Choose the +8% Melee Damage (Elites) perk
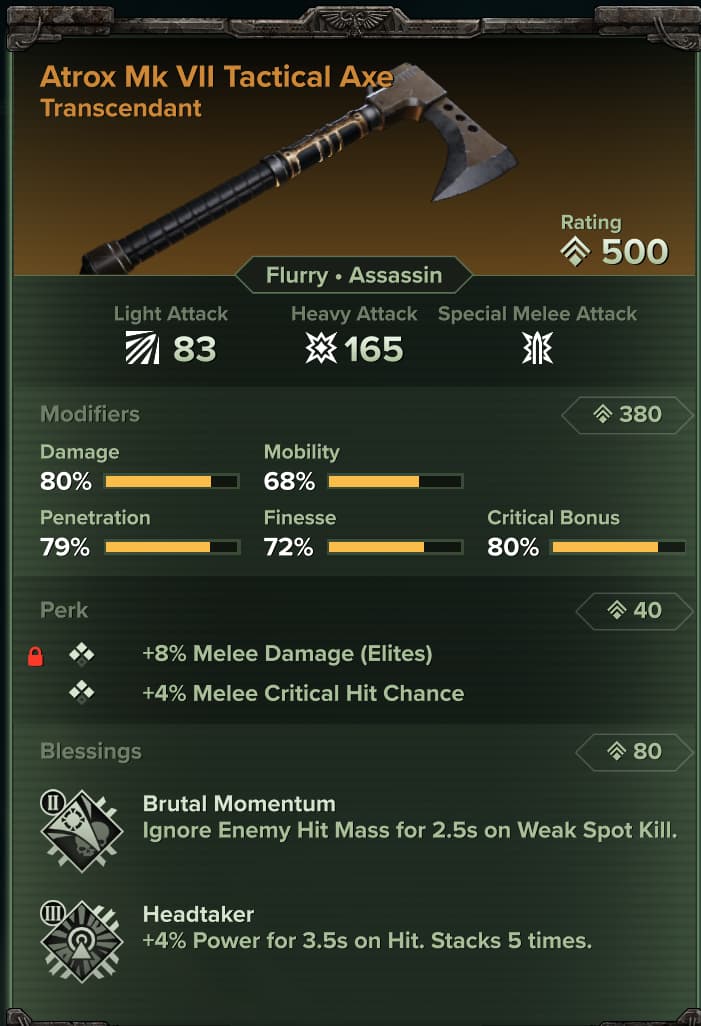Image resolution: width=701 pixels, height=1026 pixels. (x=287, y=655)
